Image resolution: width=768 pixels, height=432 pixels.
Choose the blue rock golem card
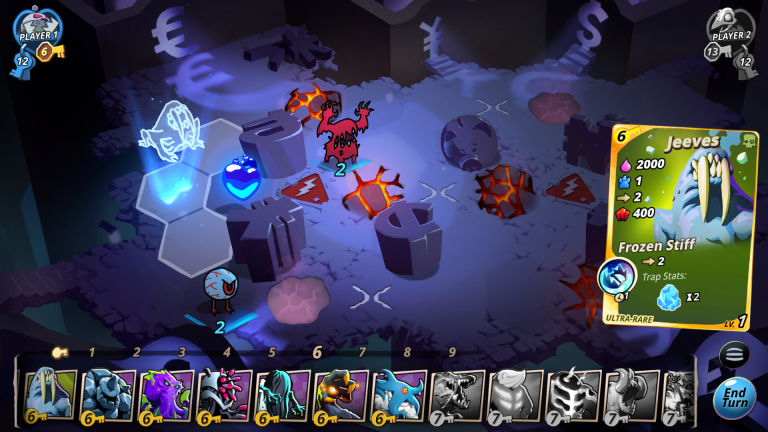pyautogui.click(x=106, y=394)
